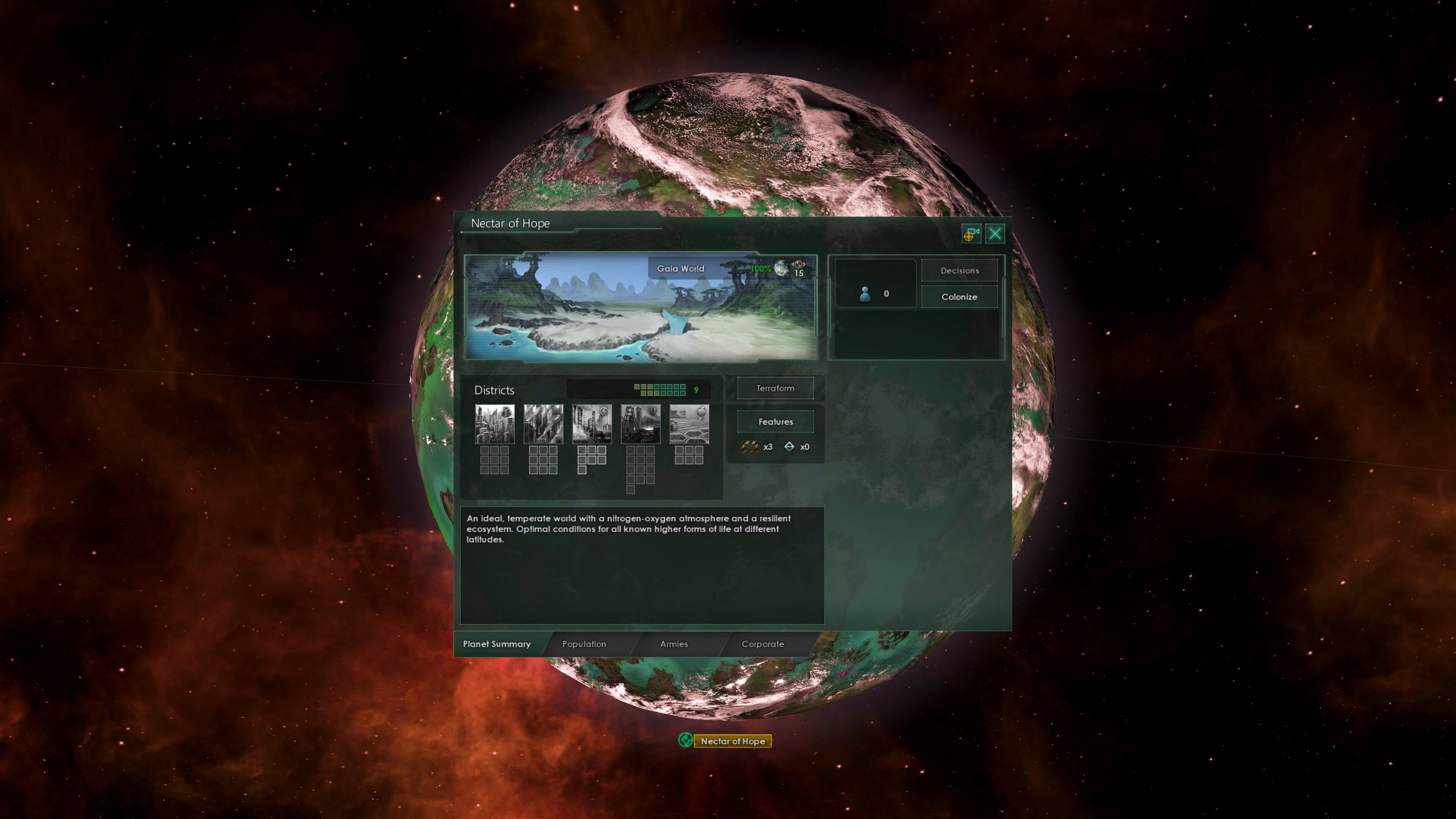1456x819 pixels.
Task: Click the hazard blocker icon showing x3
Action: pyautogui.click(x=750, y=447)
